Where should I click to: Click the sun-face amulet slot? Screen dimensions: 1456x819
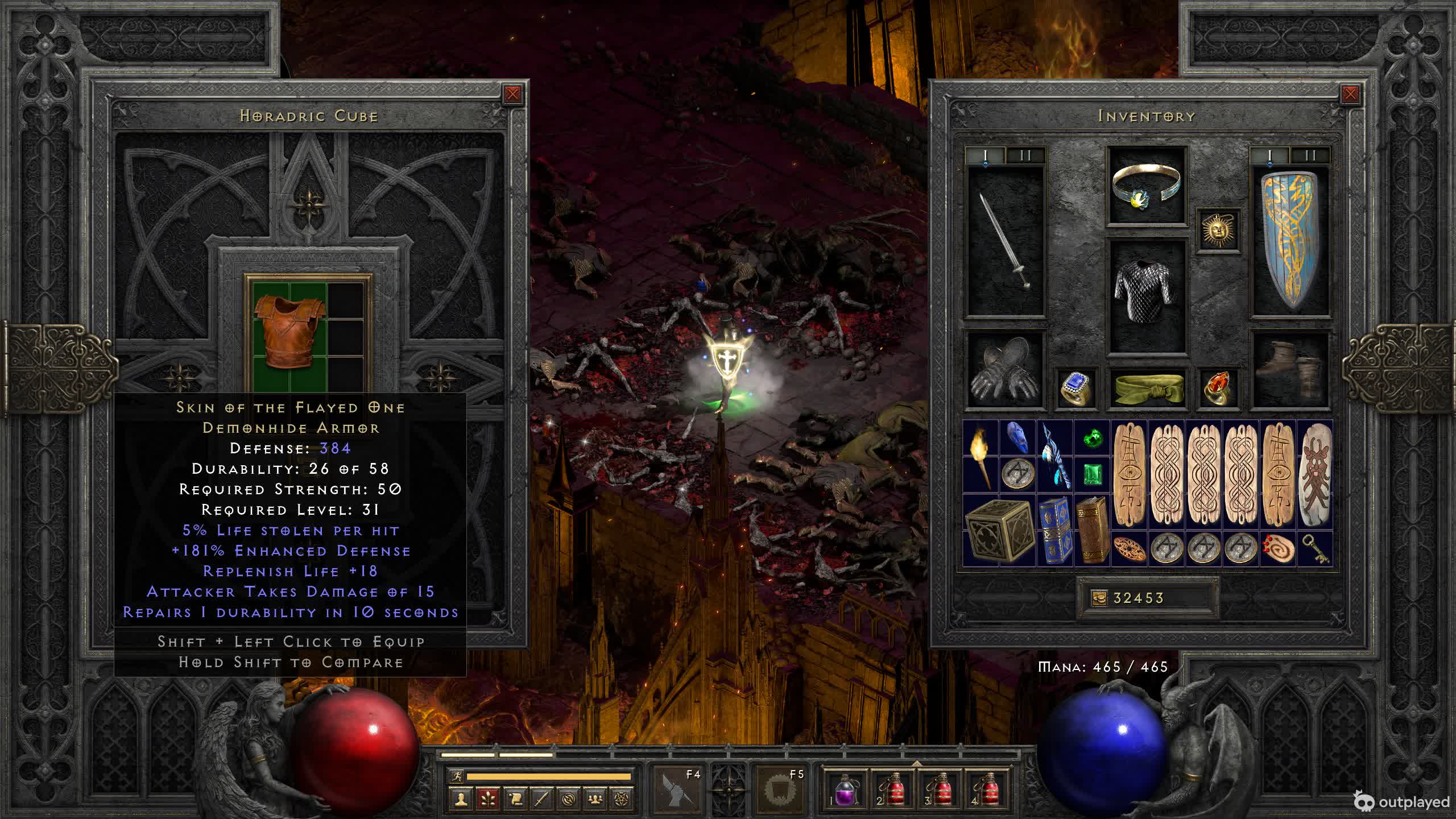pyautogui.click(x=1218, y=230)
